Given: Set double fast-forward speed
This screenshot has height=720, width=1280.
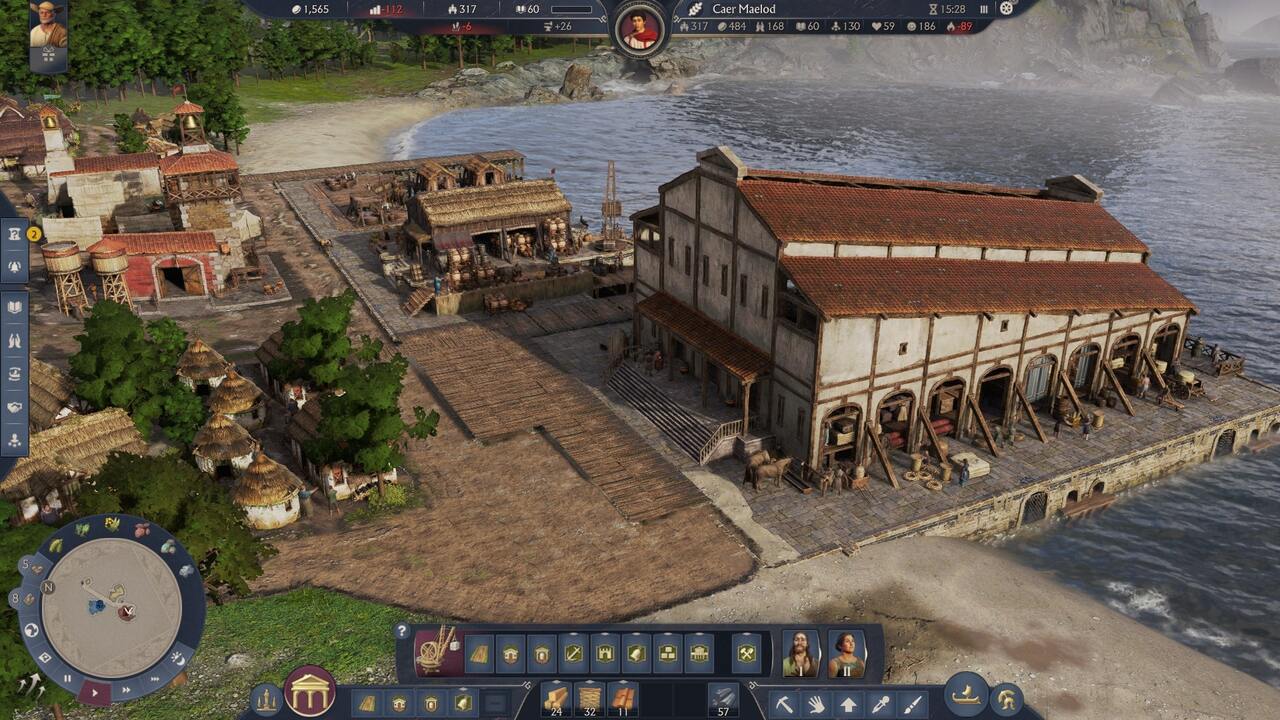Looking at the screenshot, I should click(x=126, y=689).
